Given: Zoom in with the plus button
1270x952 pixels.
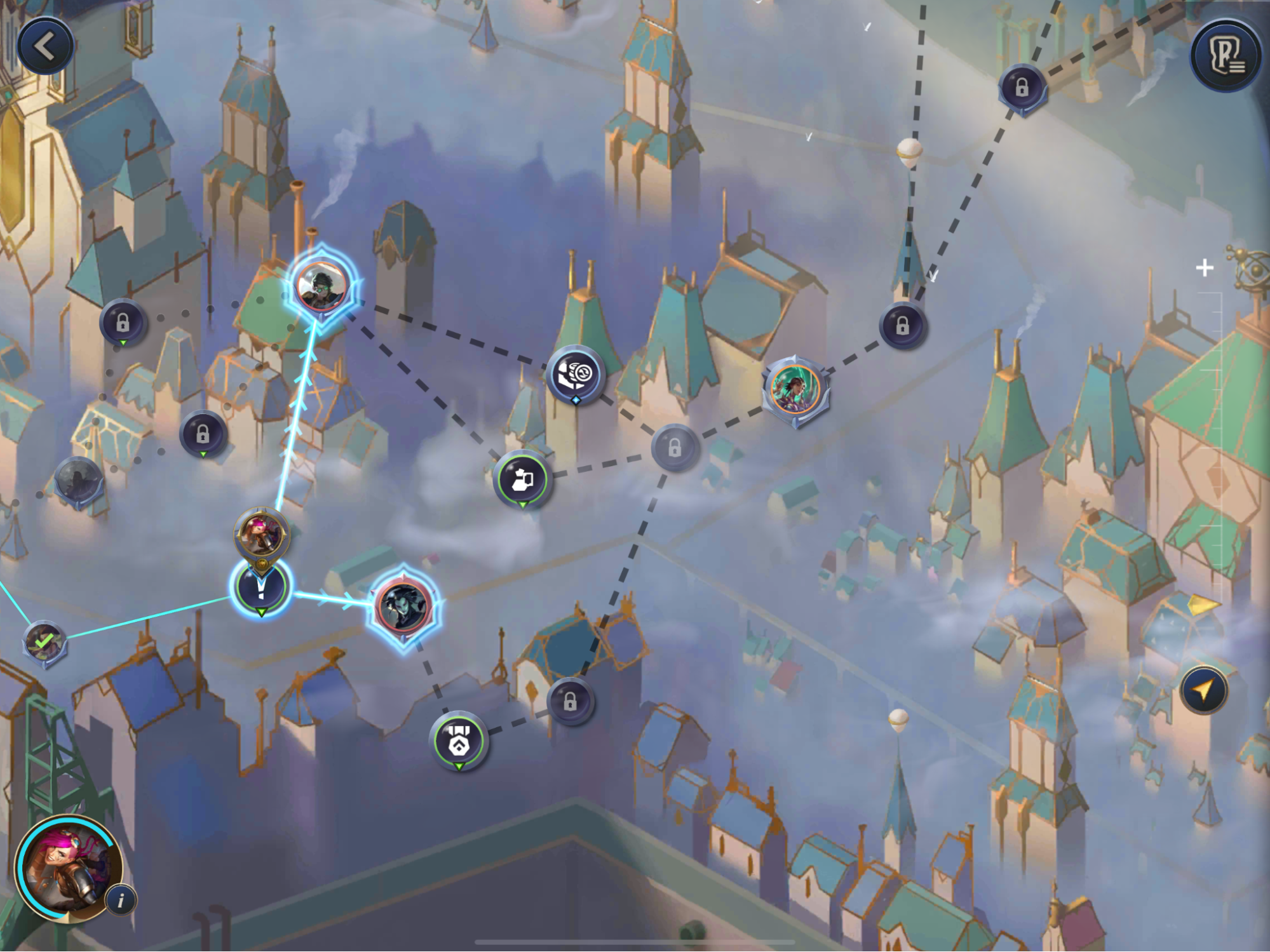Looking at the screenshot, I should [1204, 268].
